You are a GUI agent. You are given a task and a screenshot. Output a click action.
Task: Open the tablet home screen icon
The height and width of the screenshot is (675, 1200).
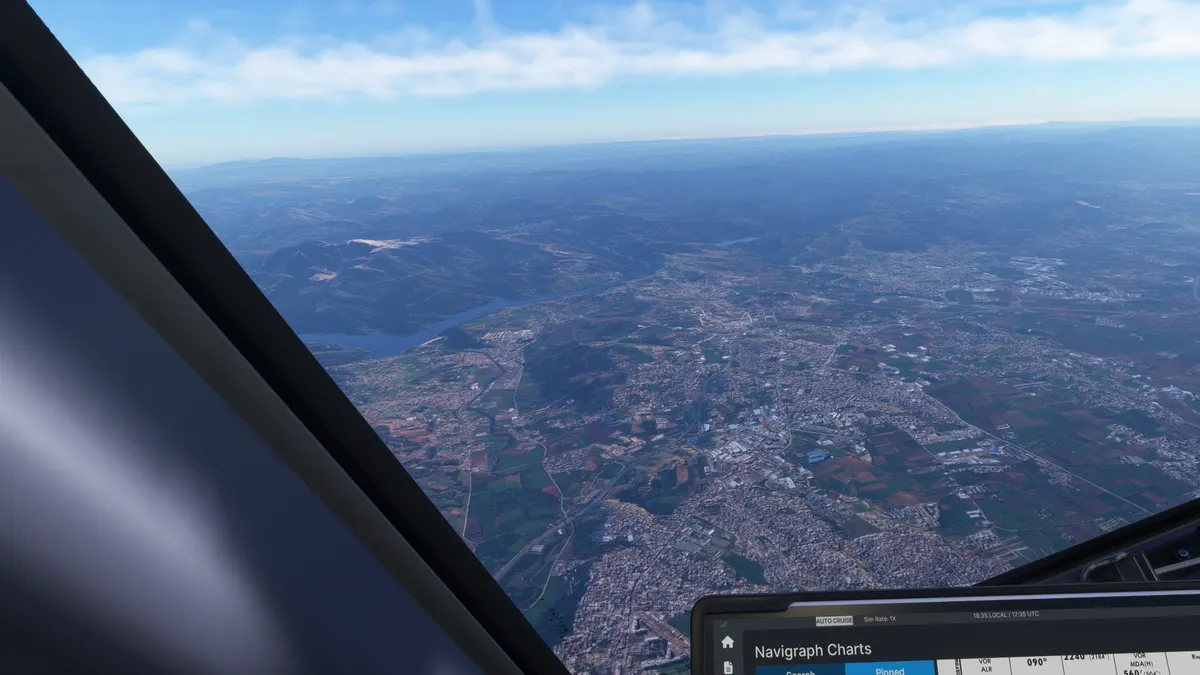727,642
